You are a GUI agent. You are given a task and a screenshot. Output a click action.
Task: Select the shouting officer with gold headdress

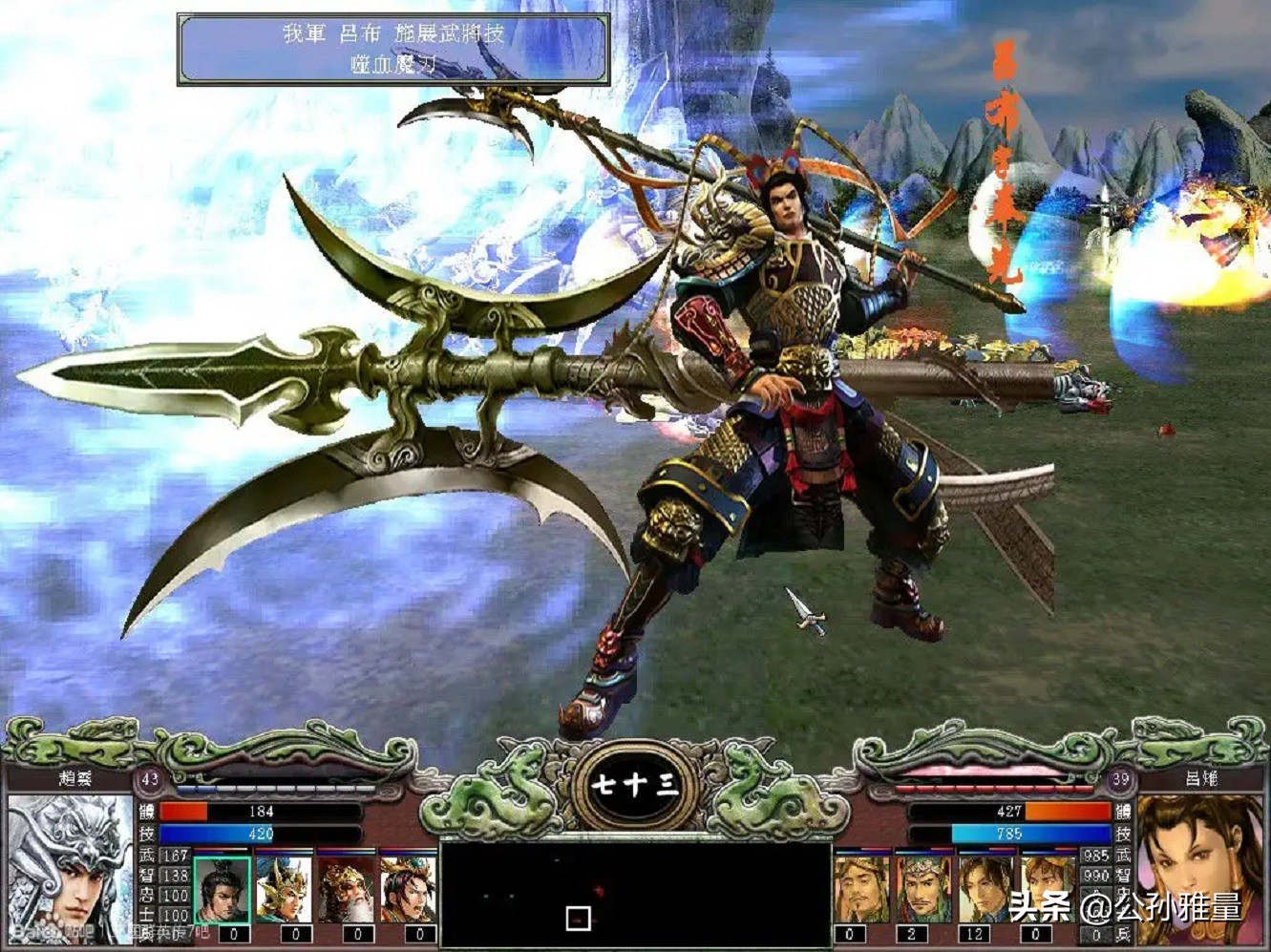pos(409,890)
